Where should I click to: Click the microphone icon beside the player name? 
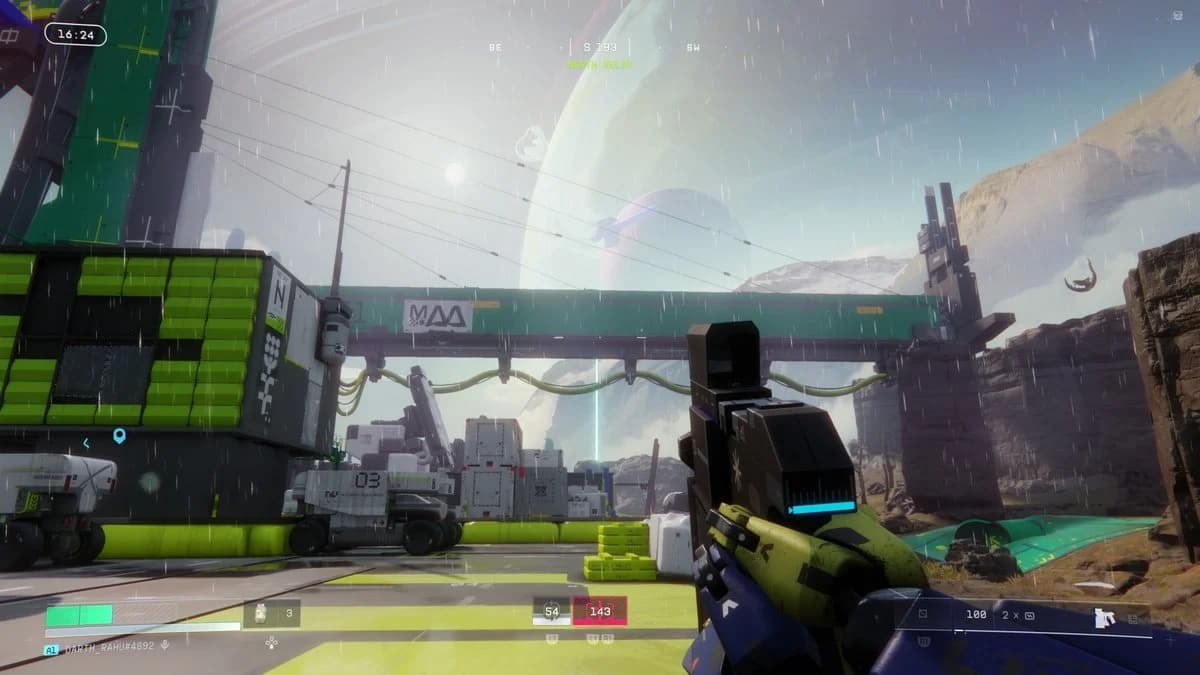click(165, 648)
